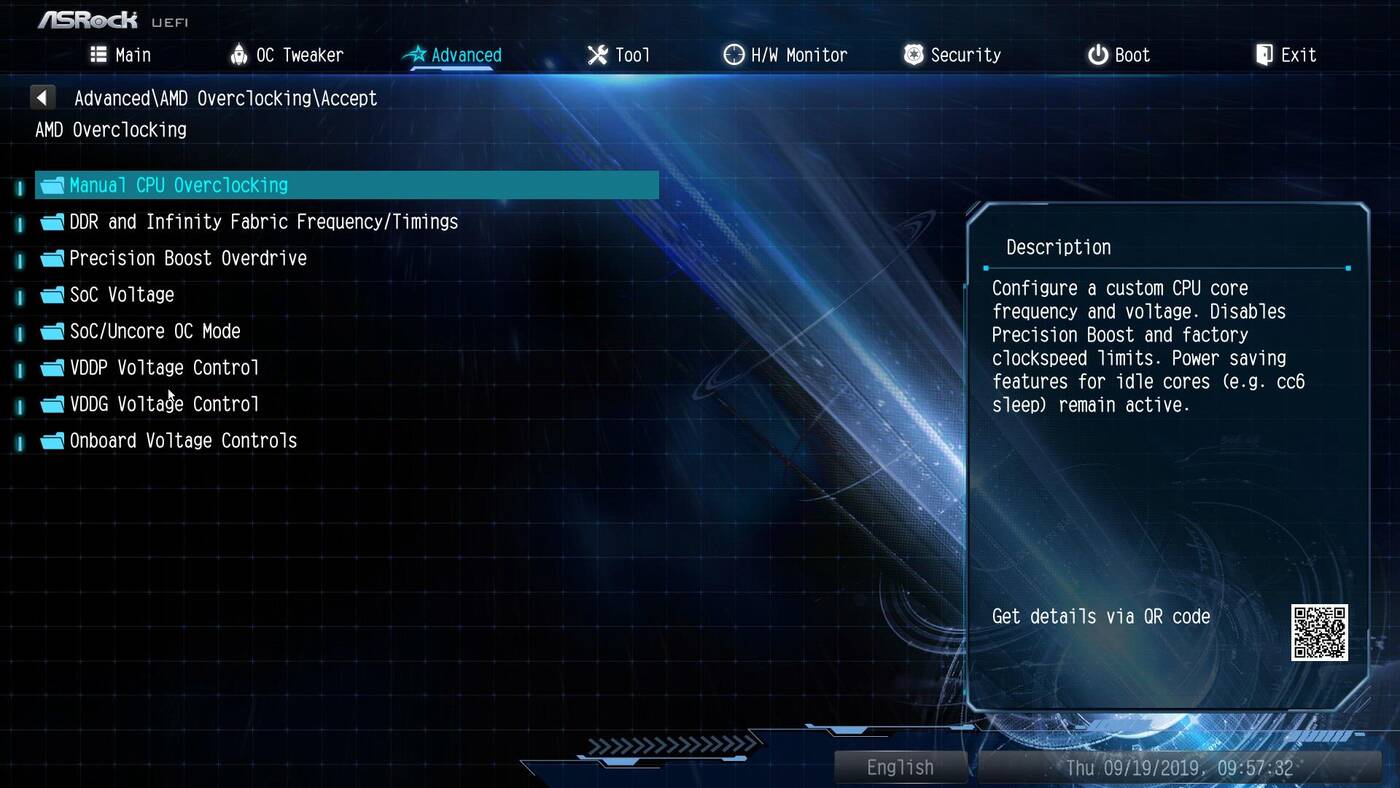Open SoC/Uncore OC Mode
This screenshot has height=788, width=1400.
click(x=154, y=331)
